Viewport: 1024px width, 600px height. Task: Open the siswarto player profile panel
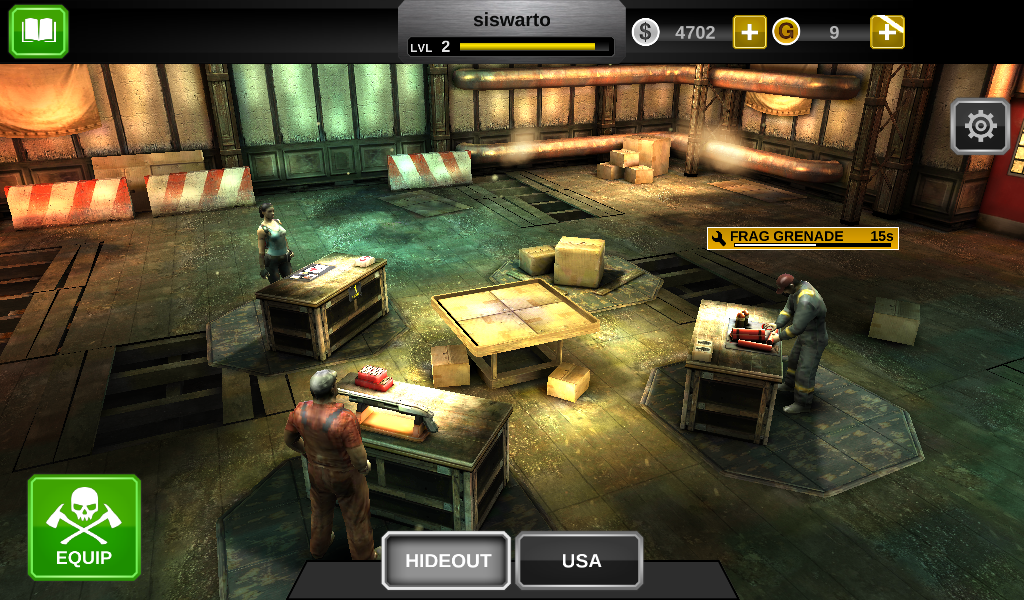(511, 32)
